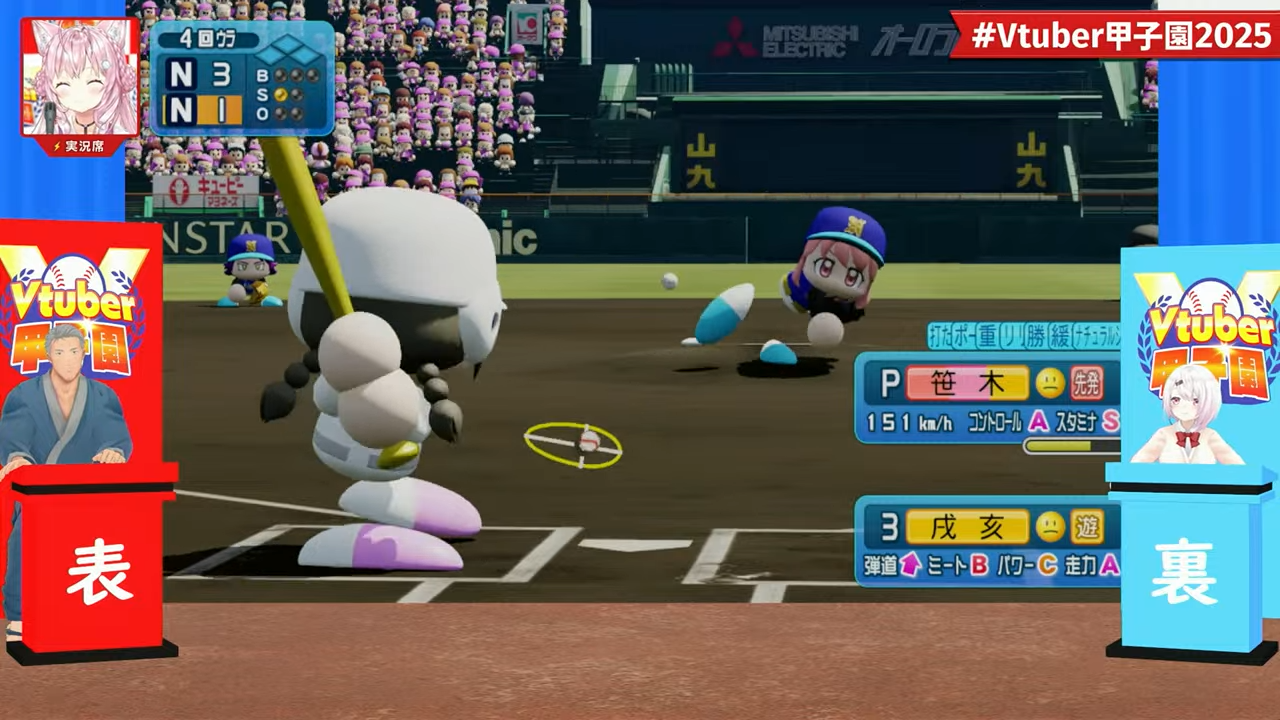This screenshot has width=1280, height=720.
Task: Select the batter 戌亥 info panel
Action: [x=988, y=543]
